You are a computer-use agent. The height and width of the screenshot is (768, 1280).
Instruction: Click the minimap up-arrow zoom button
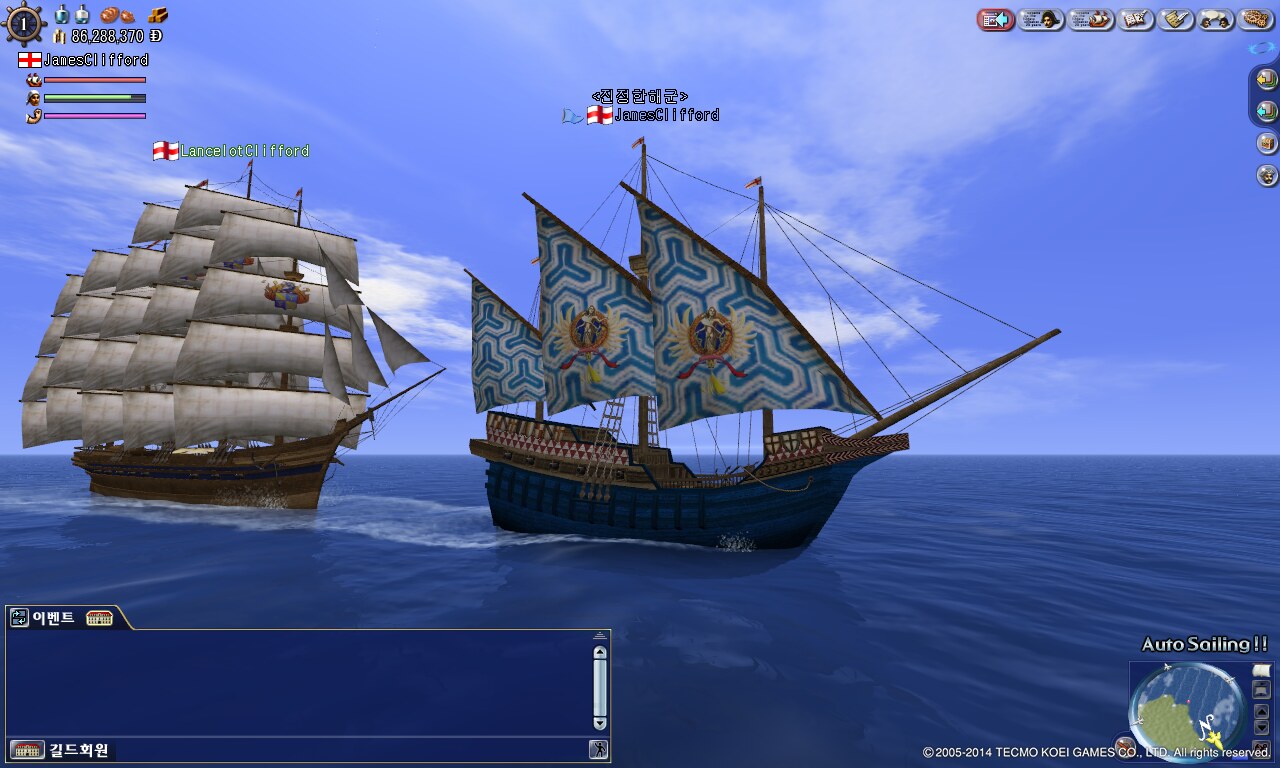coord(1261,711)
